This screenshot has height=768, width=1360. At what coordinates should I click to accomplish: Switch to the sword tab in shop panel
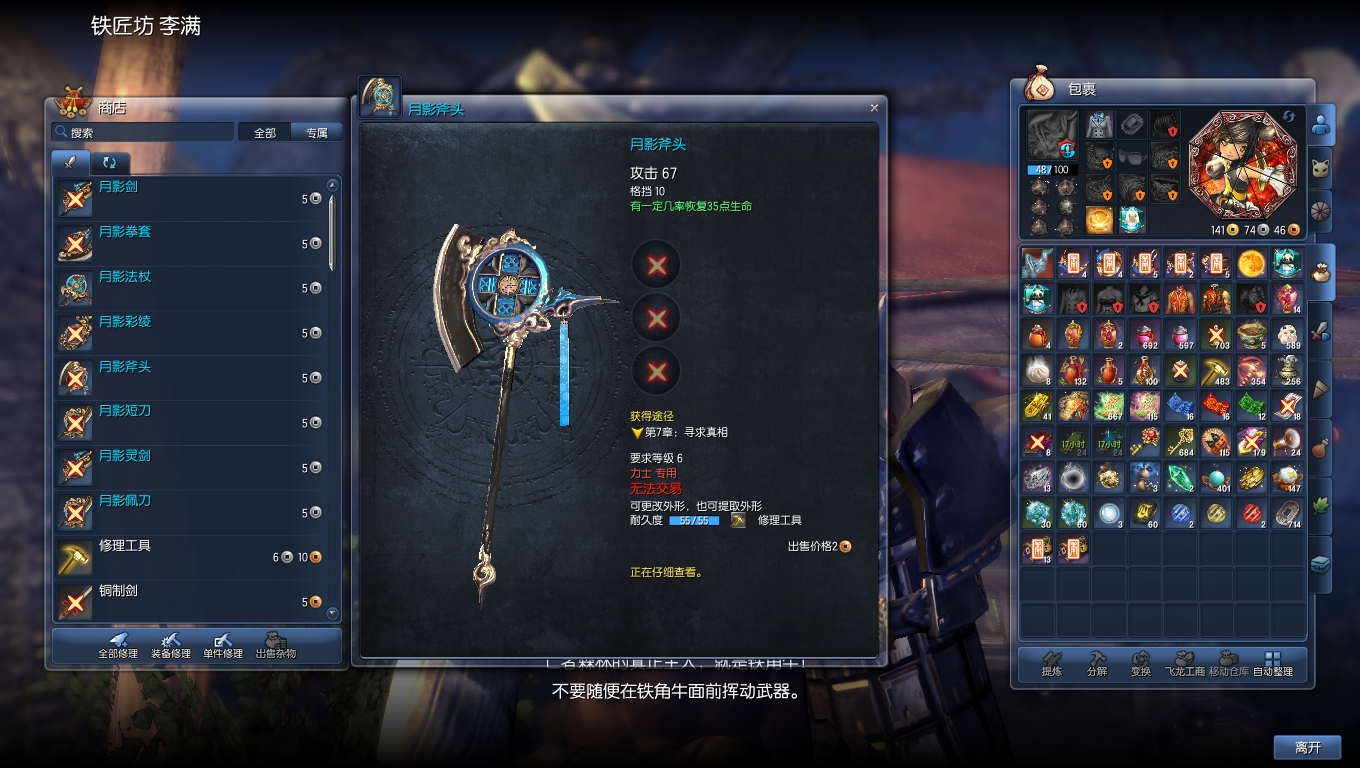(69, 162)
